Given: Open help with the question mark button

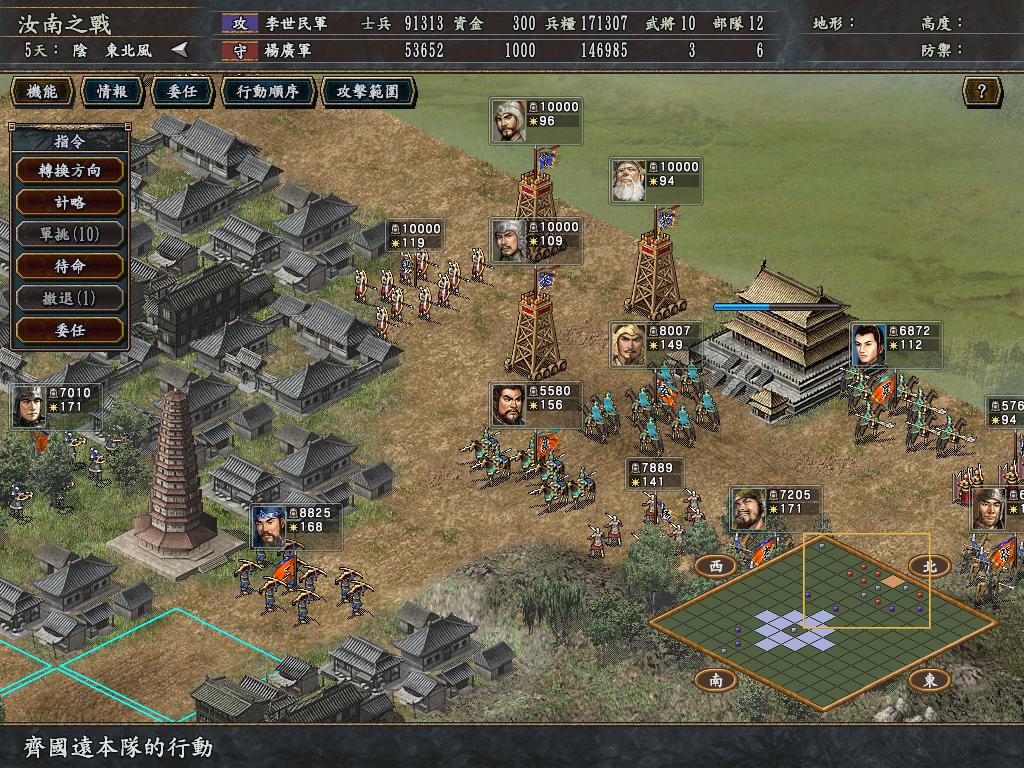Looking at the screenshot, I should [x=982, y=92].
